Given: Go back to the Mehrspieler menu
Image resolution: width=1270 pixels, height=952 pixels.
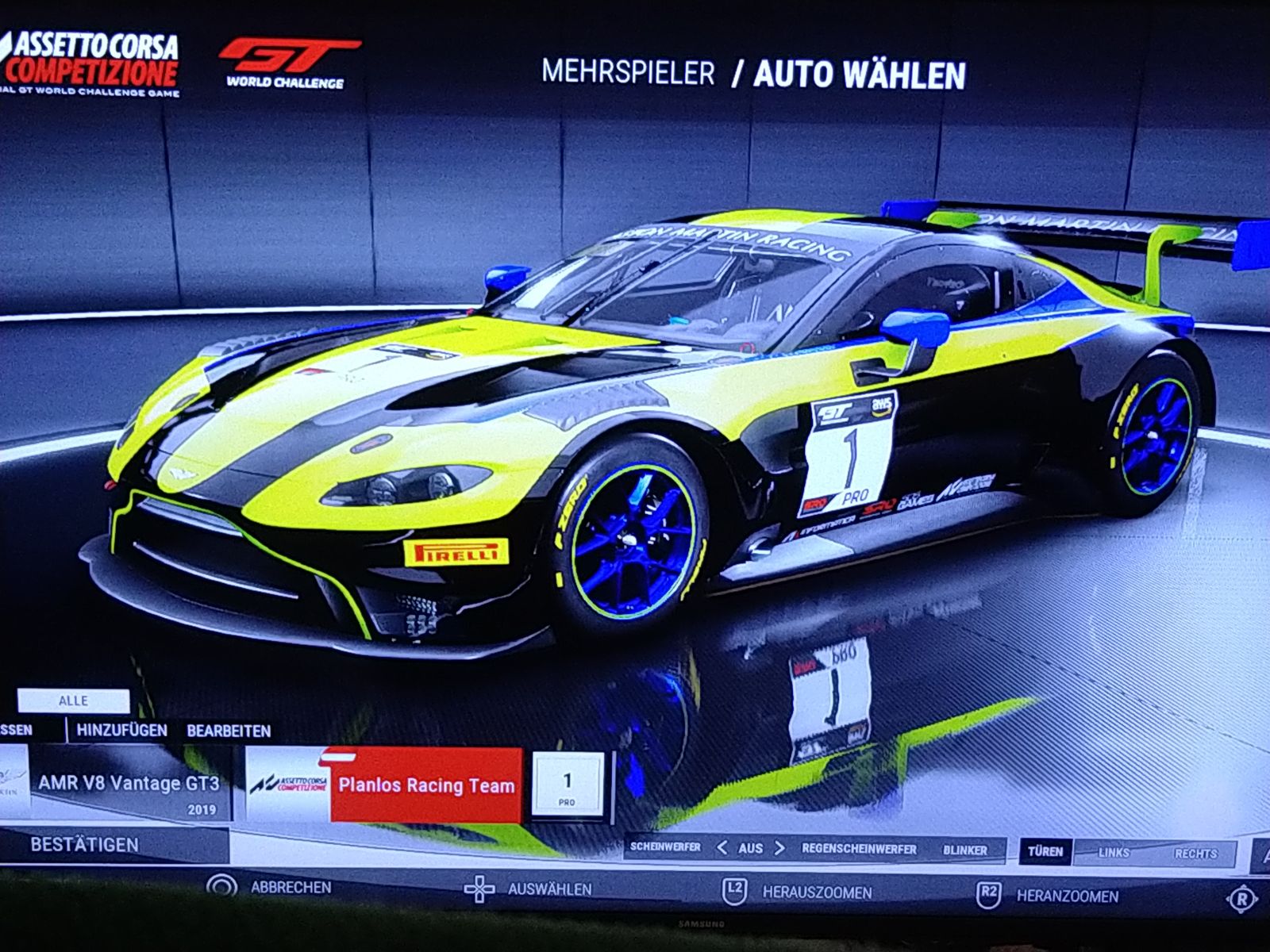Looking at the screenshot, I should coord(628,73).
